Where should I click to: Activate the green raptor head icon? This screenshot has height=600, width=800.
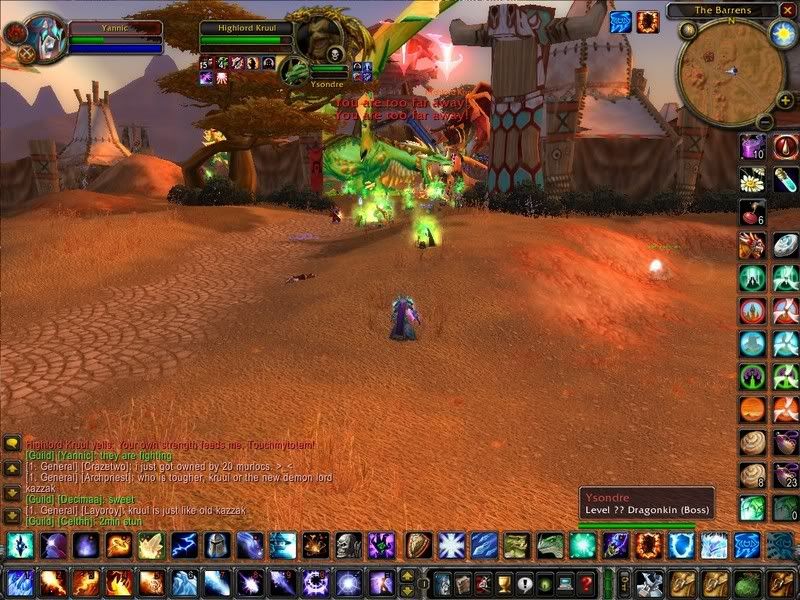click(549, 546)
